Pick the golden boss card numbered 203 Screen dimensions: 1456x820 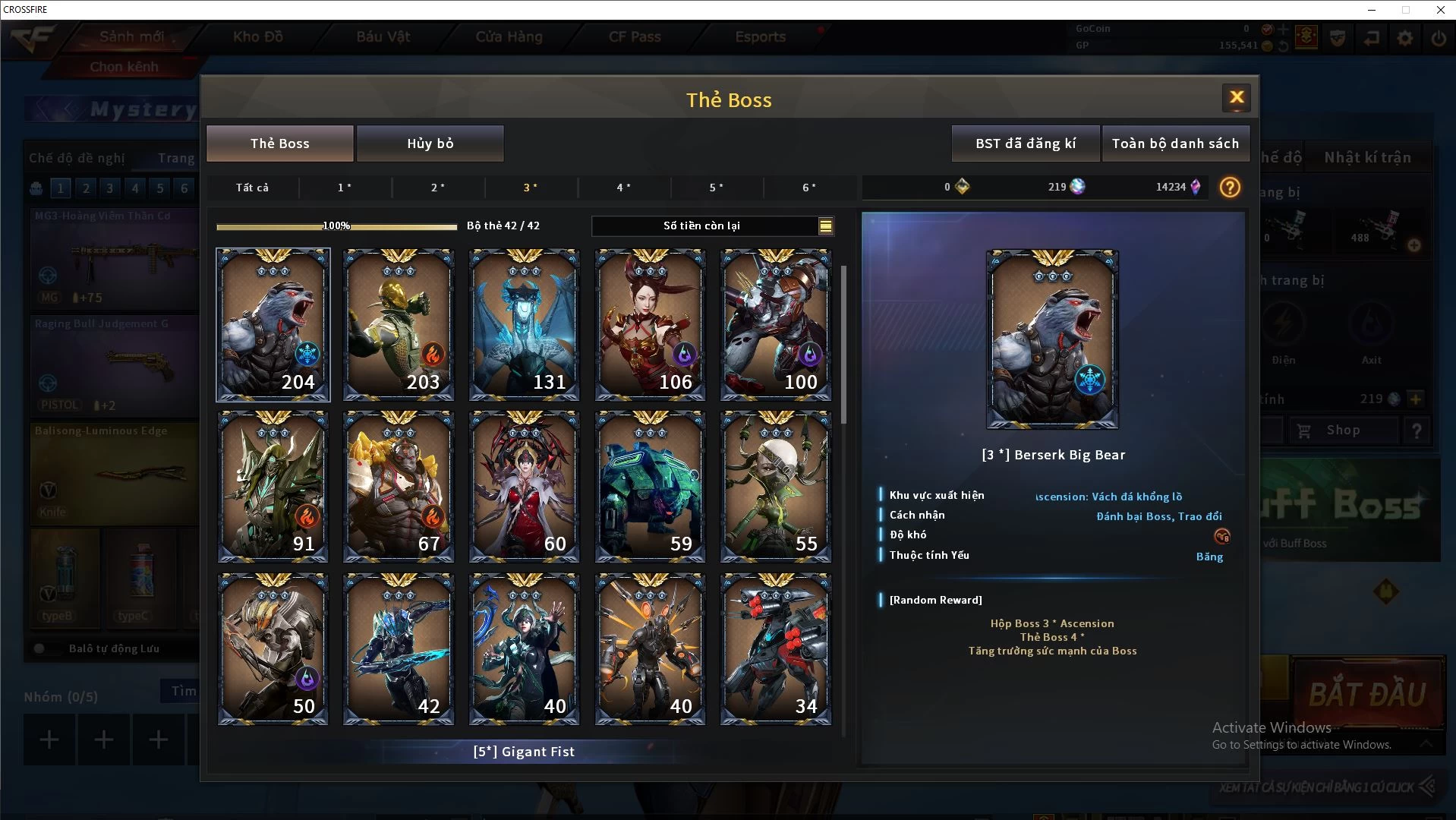click(x=399, y=325)
